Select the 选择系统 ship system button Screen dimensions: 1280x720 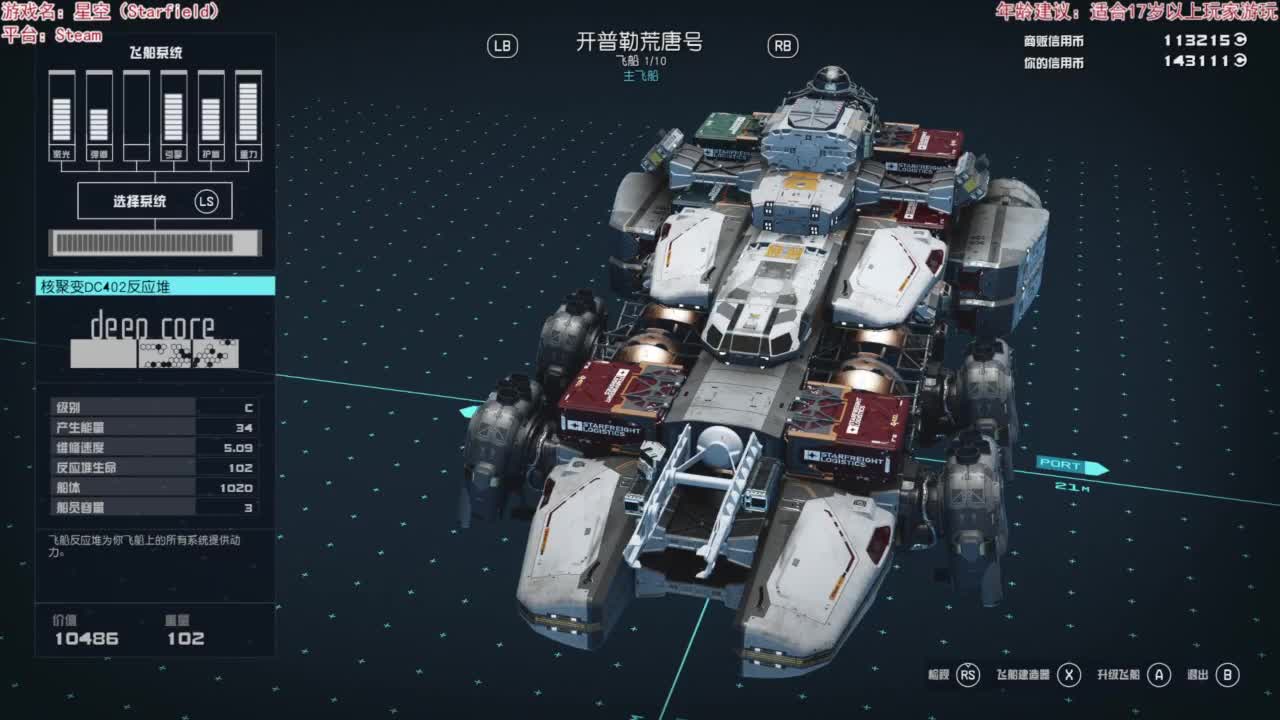(x=155, y=201)
